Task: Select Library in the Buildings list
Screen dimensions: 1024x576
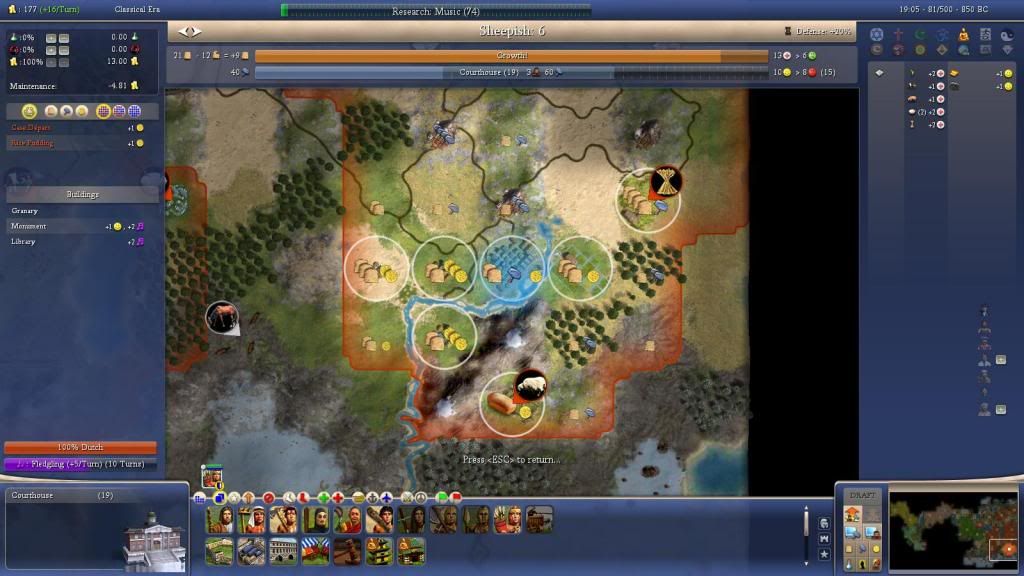Action: [24, 241]
